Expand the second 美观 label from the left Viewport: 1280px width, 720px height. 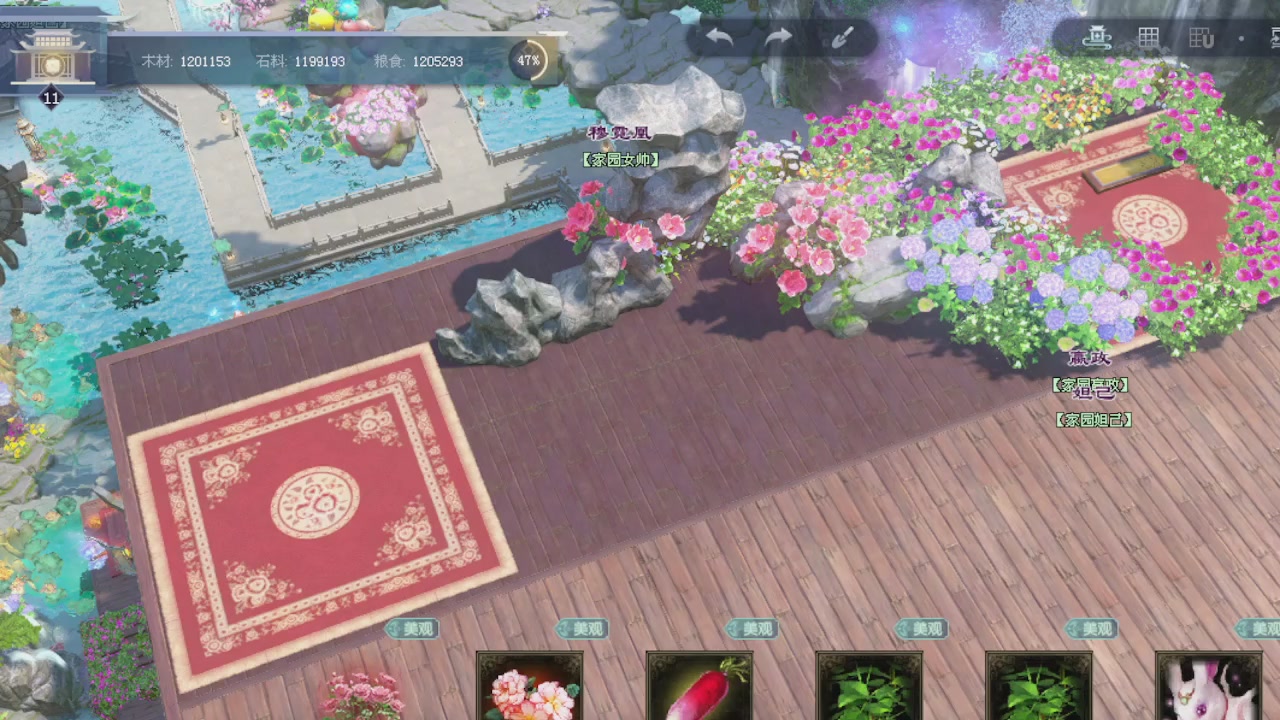coord(583,629)
